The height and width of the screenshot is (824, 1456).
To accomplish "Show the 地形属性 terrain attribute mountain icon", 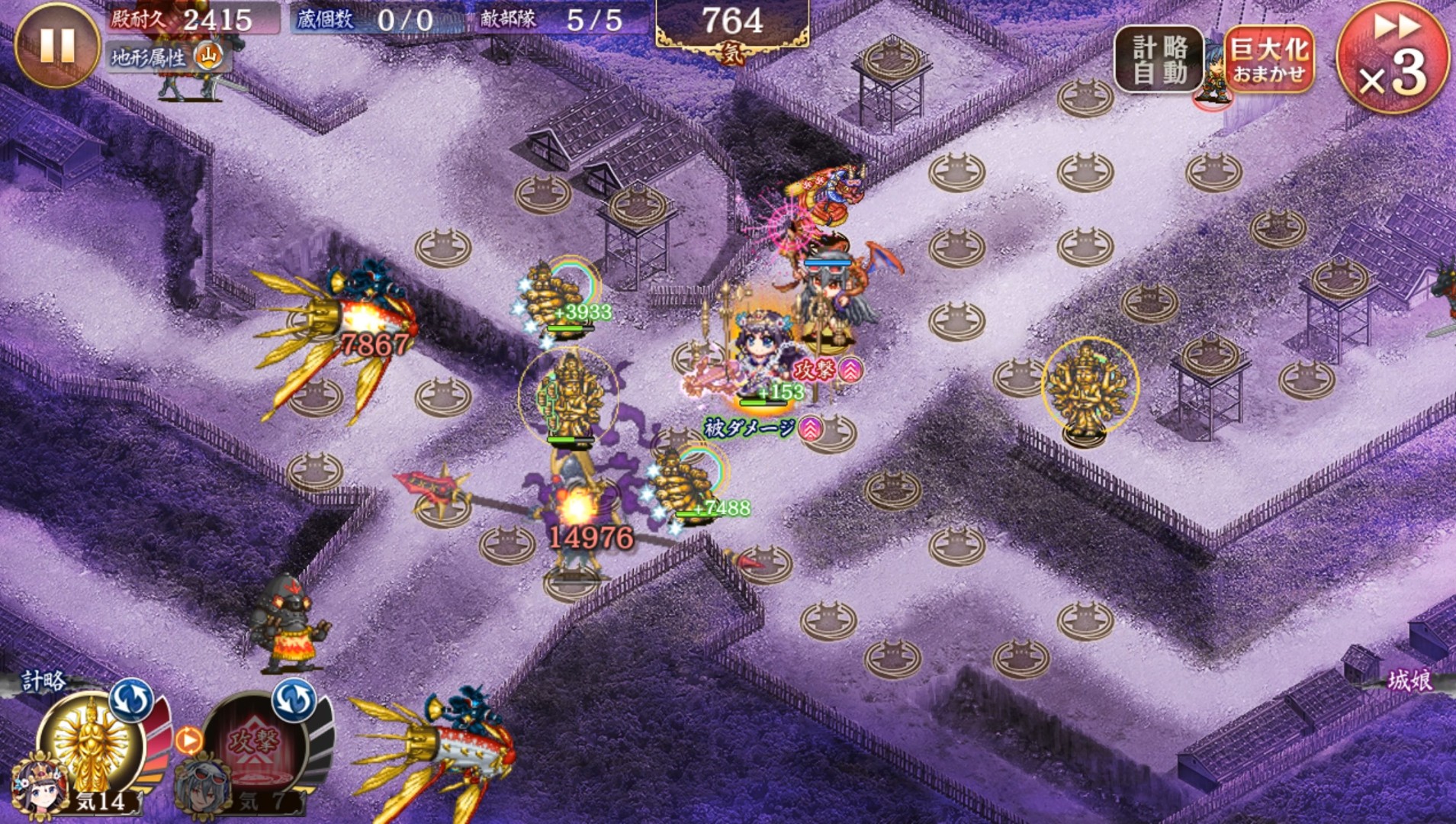I will pyautogui.click(x=208, y=56).
